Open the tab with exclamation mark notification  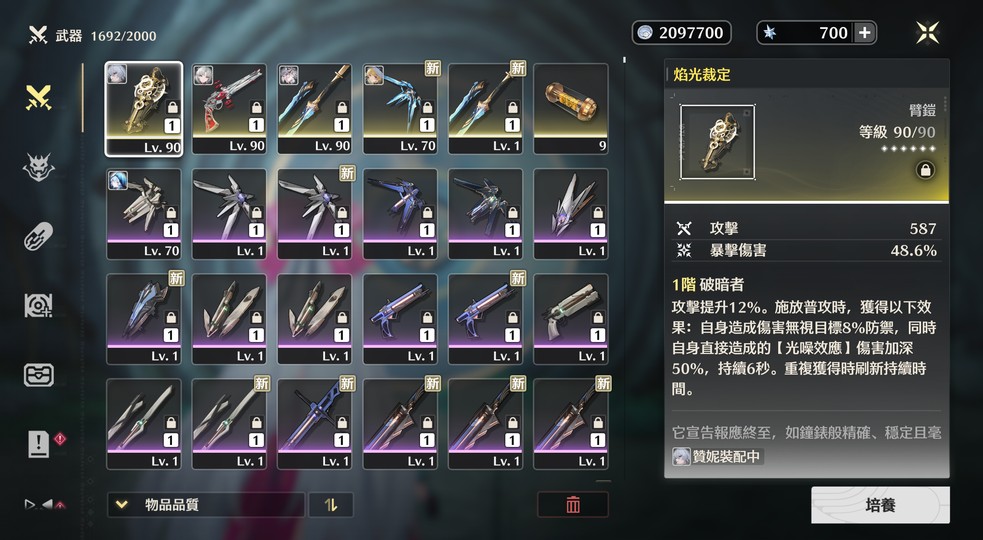point(39,443)
